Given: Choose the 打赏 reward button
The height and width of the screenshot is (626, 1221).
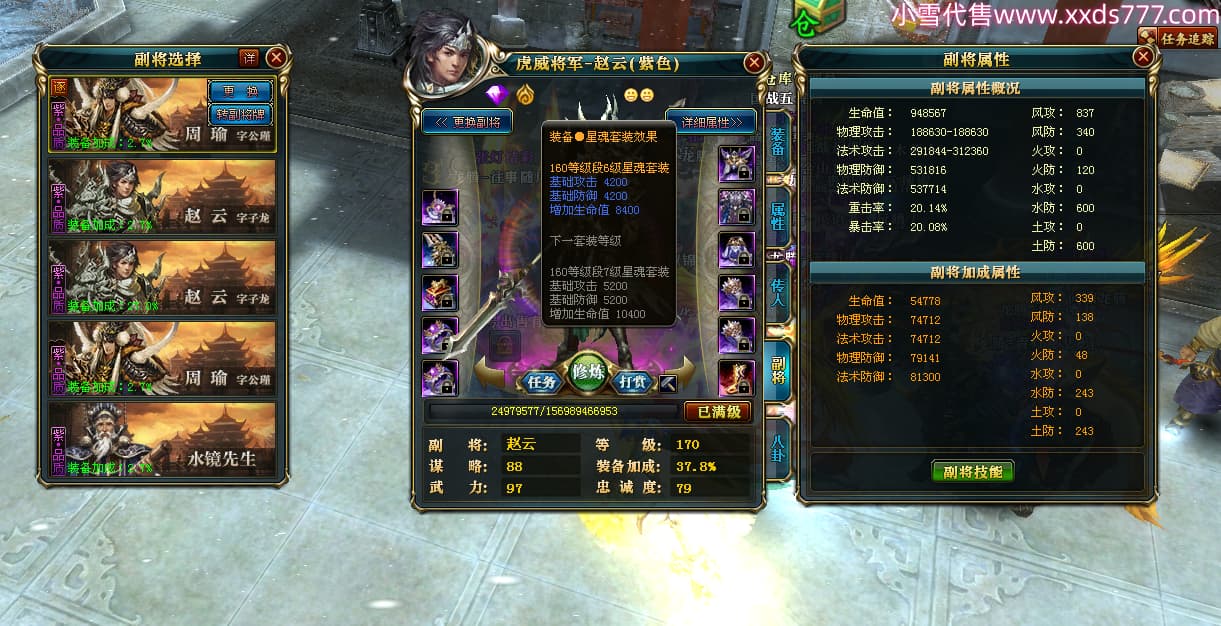Looking at the screenshot, I should (632, 381).
